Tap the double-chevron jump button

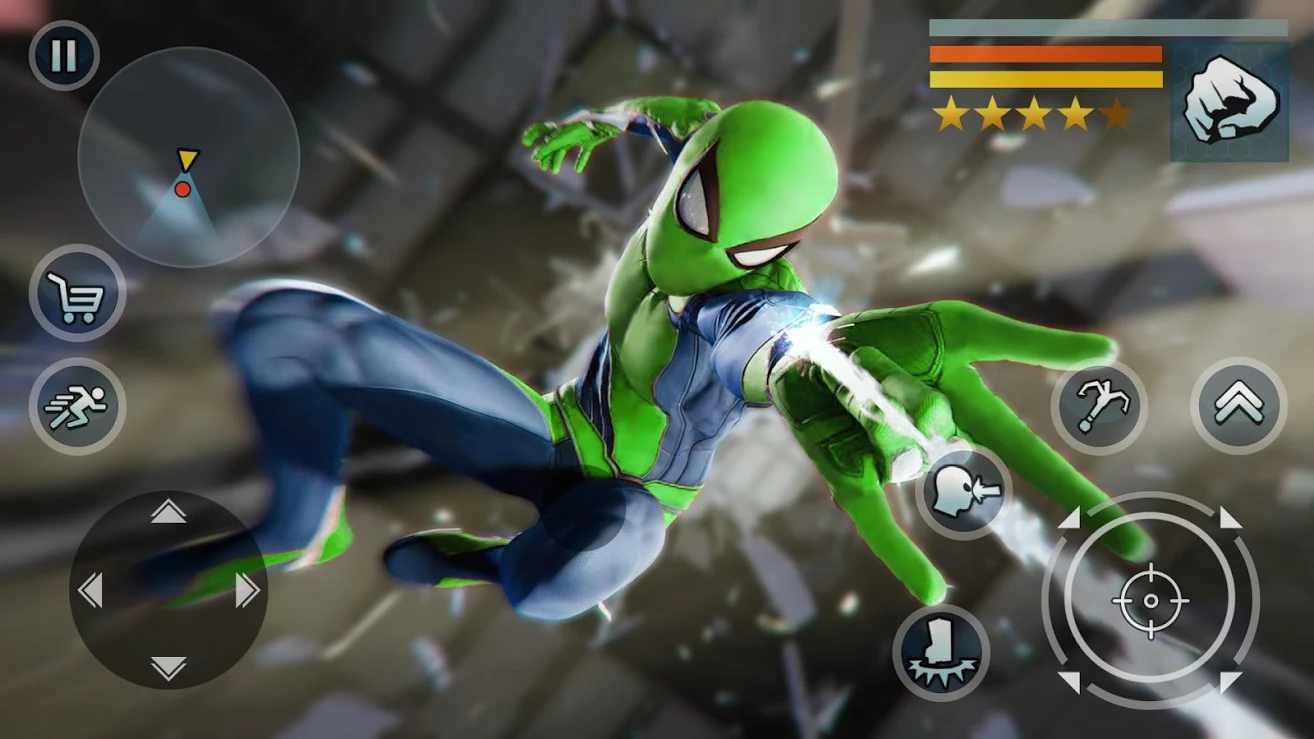coord(1238,405)
